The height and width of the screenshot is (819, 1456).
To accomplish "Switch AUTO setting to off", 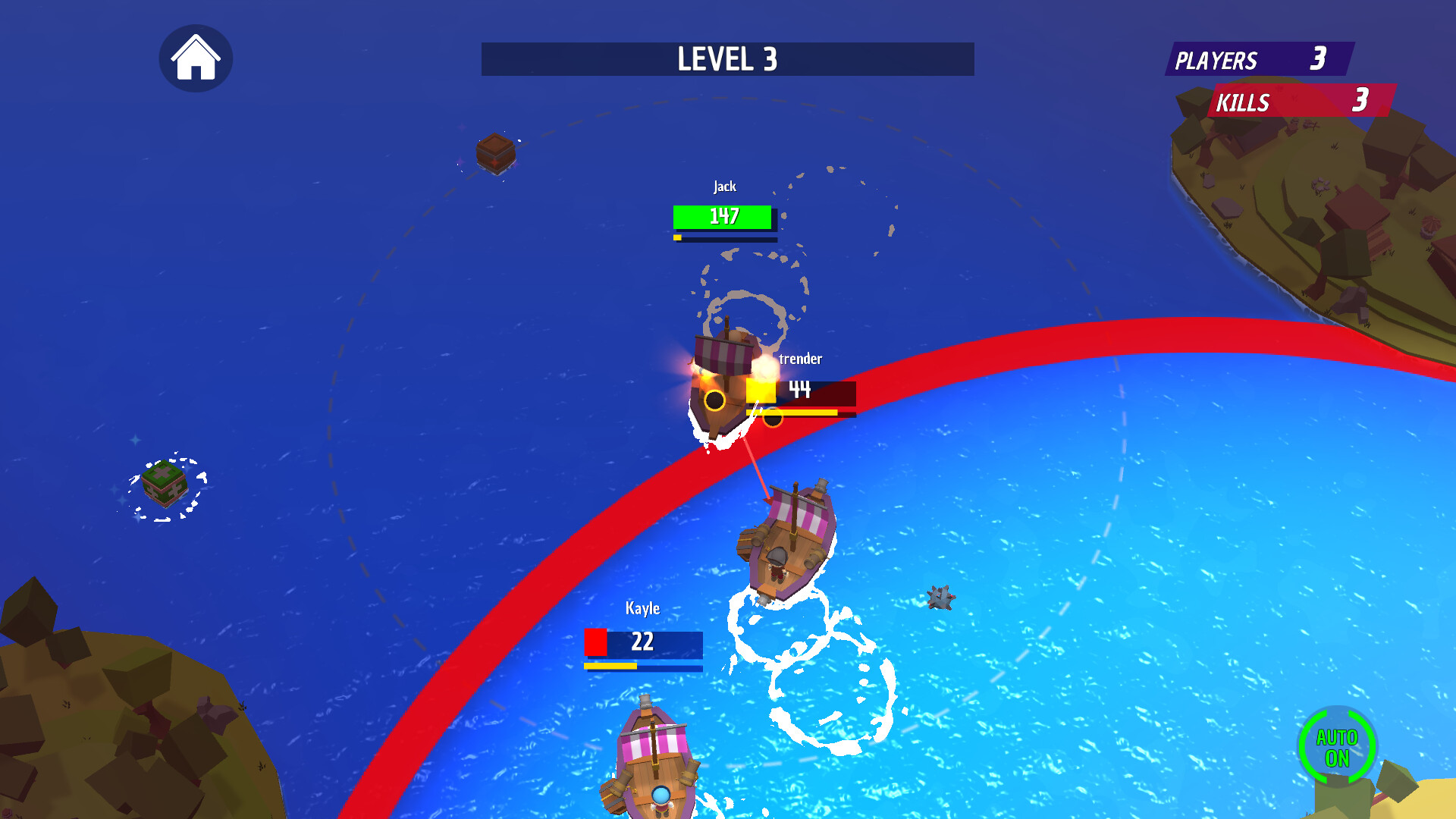I will (1337, 746).
